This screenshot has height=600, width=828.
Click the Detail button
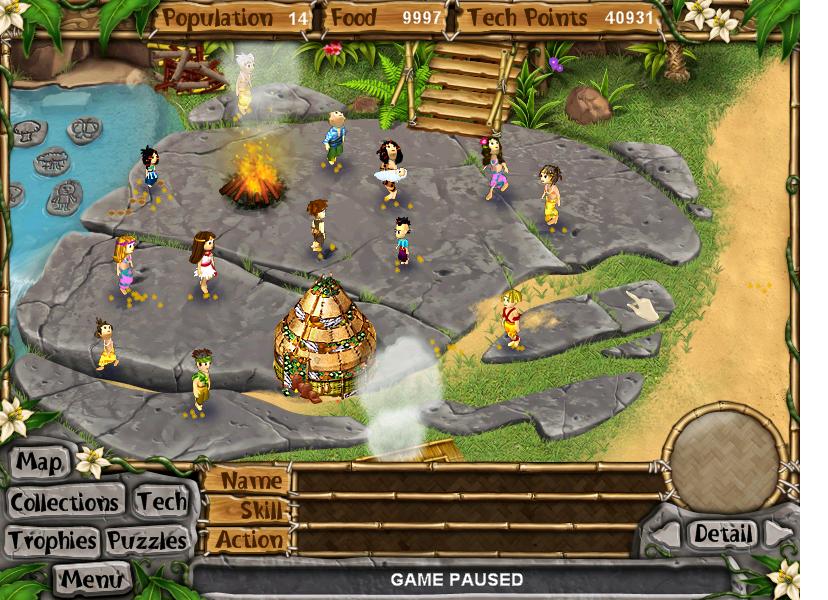coord(722,534)
